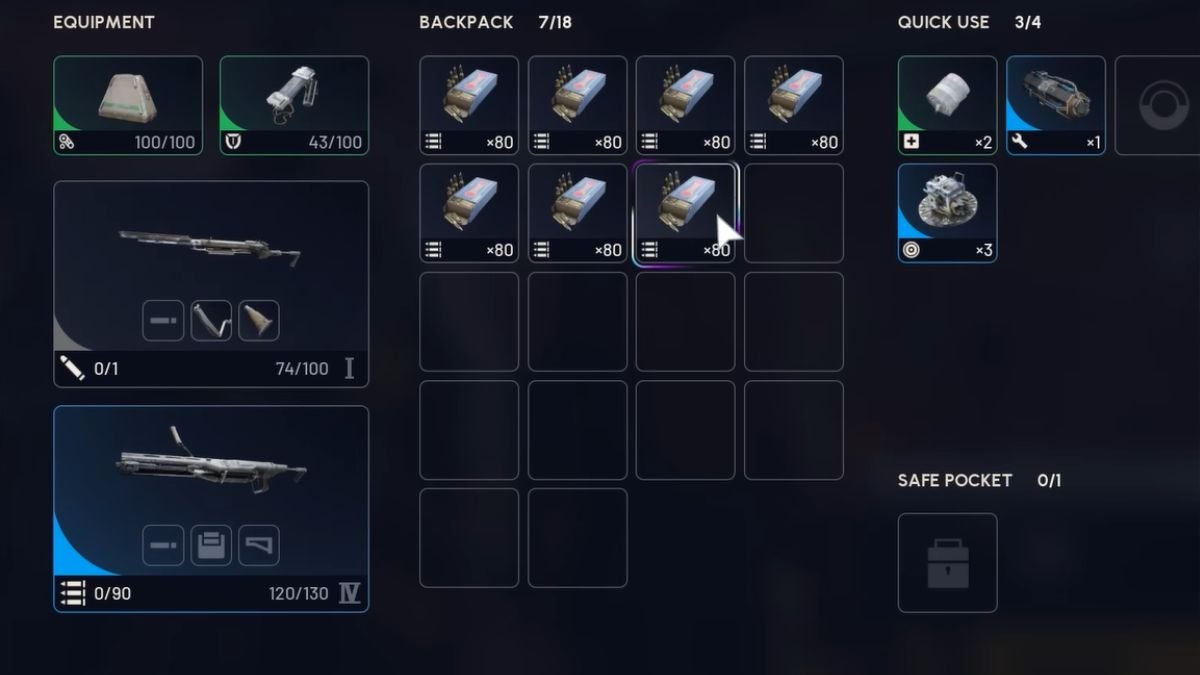This screenshot has height=675, width=1200.
Task: Select the backpack equipment slot showing 100/100
Action: pyautogui.click(x=128, y=105)
